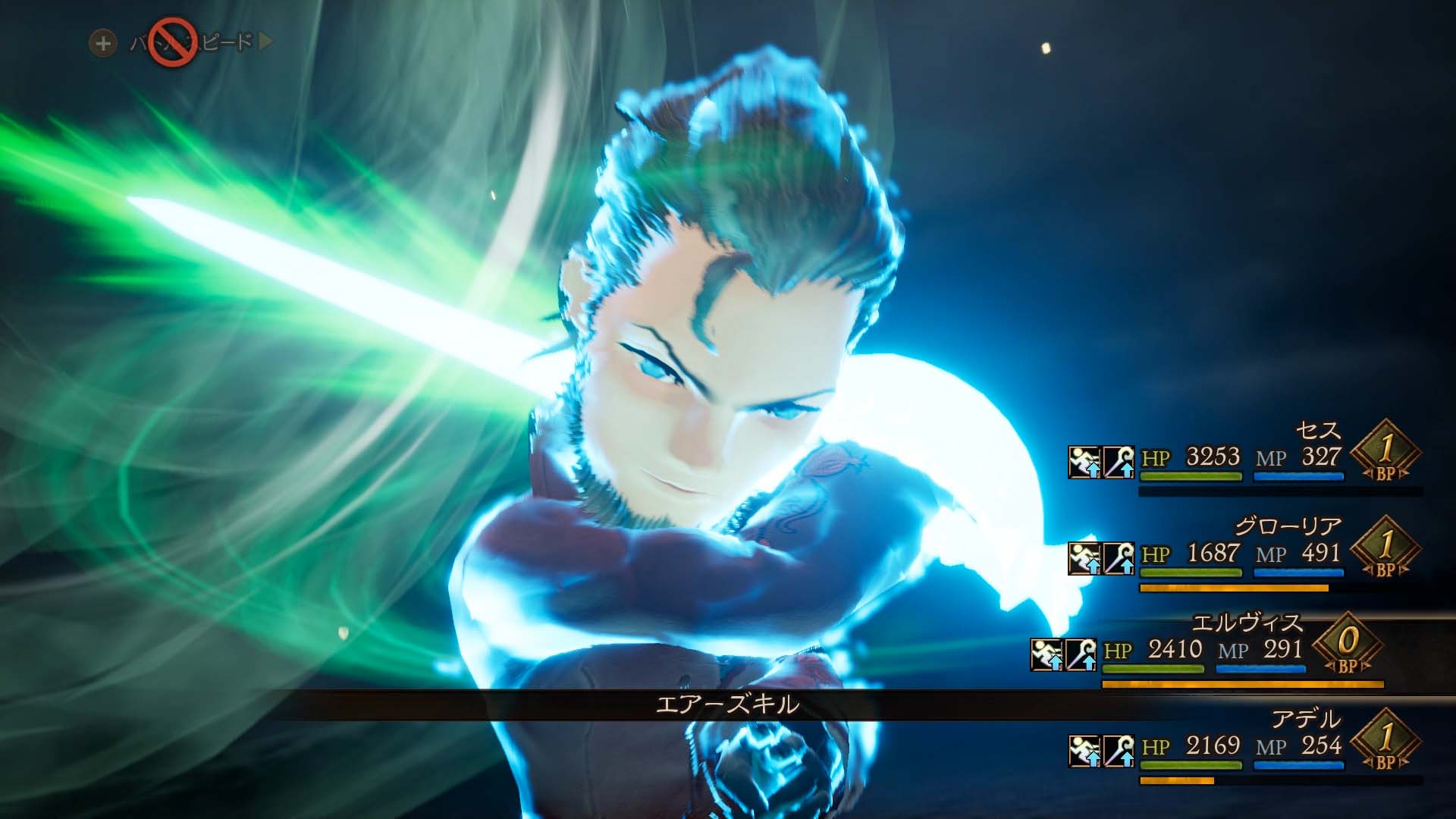Check アデル's staff magic-up buff icon

click(x=1119, y=751)
